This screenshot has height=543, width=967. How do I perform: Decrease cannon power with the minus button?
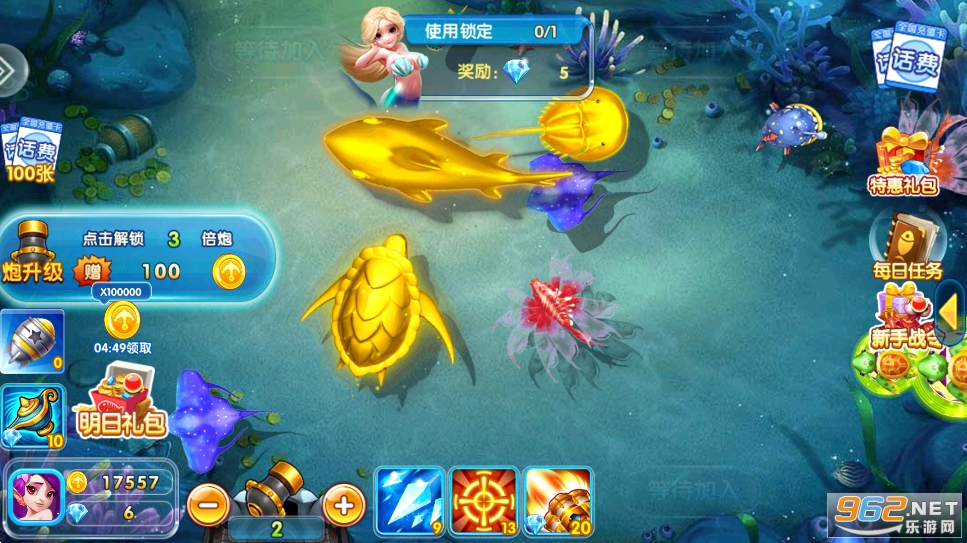tap(208, 505)
